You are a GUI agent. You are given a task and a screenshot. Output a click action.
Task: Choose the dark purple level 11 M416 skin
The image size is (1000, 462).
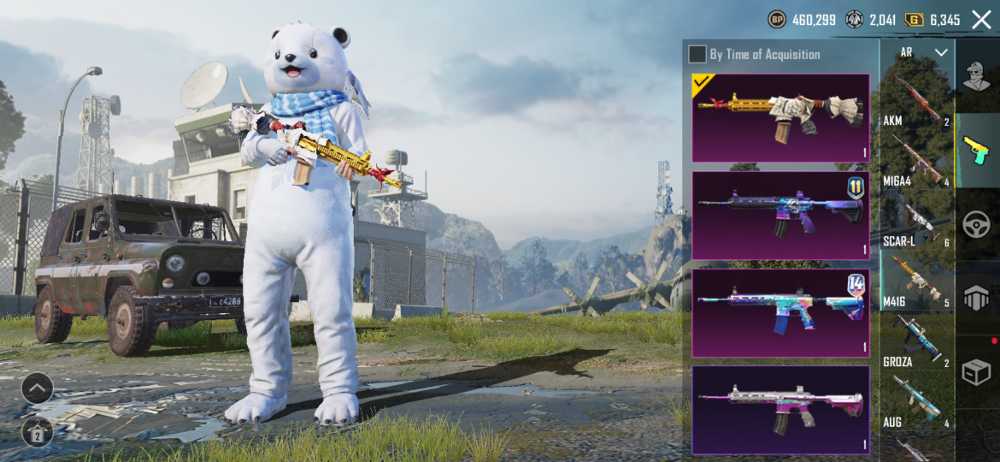pos(781,215)
